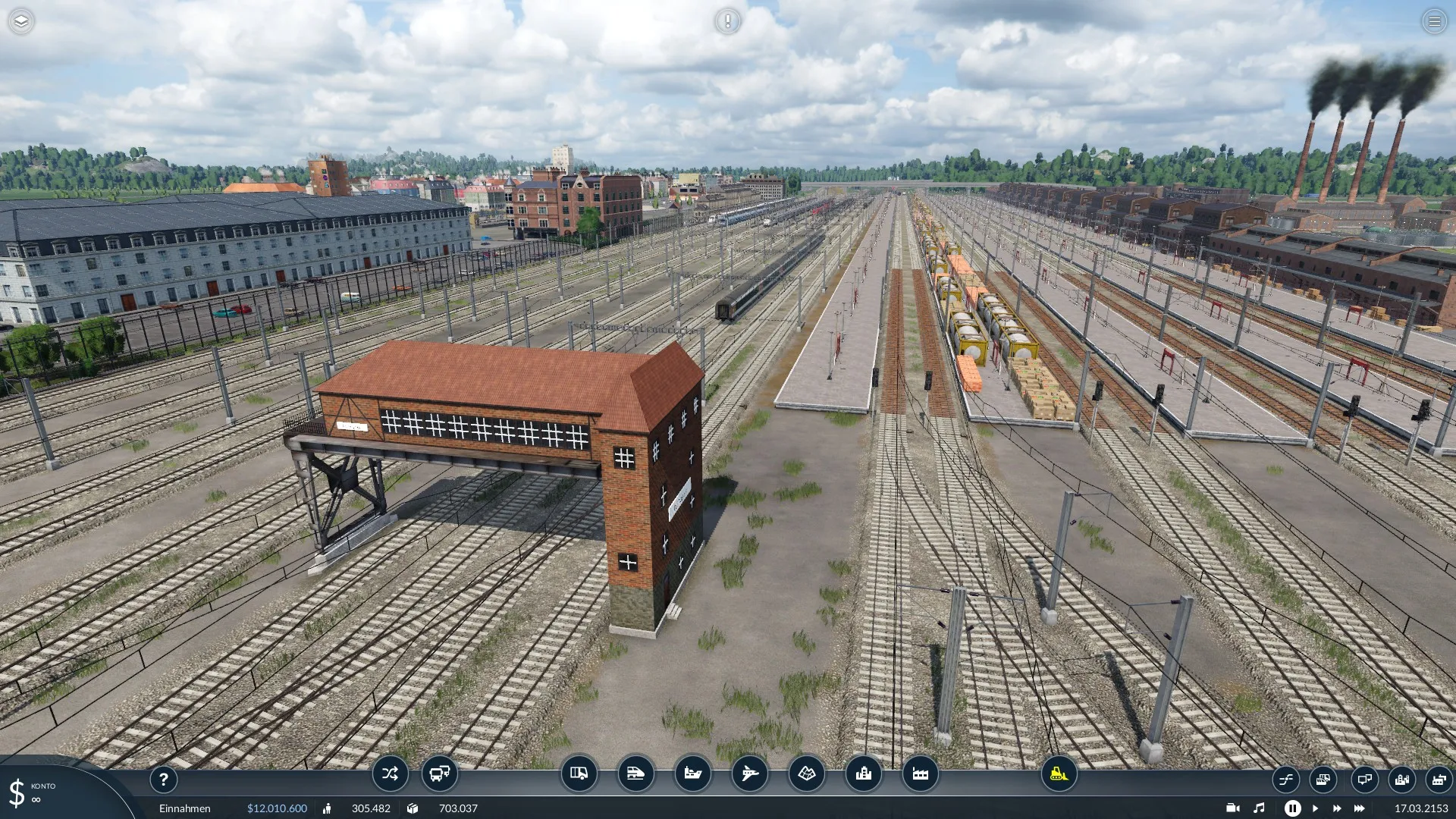Show the exclamation warning notification
Image resolution: width=1456 pixels, height=819 pixels.
point(727,21)
